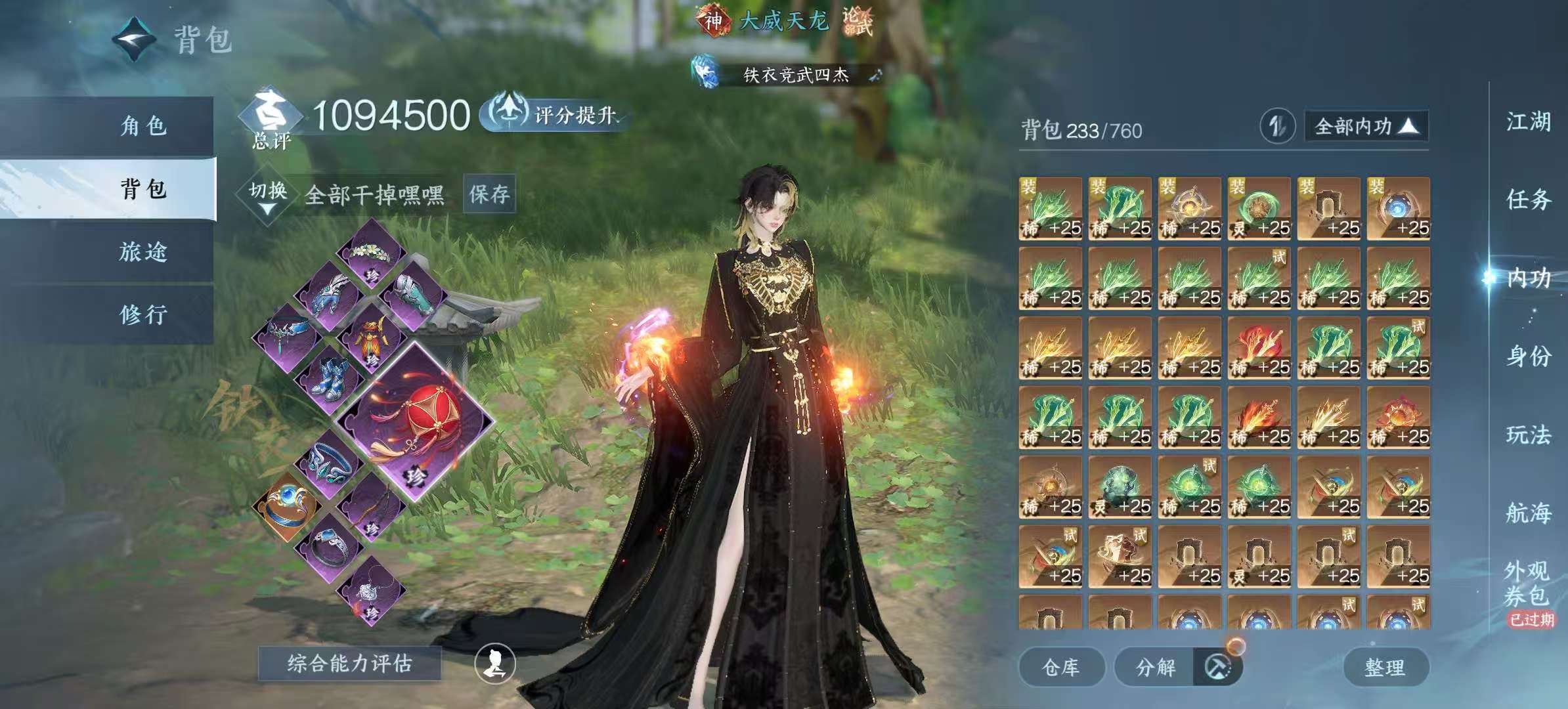Open the 角色 character tab

pyautogui.click(x=143, y=125)
